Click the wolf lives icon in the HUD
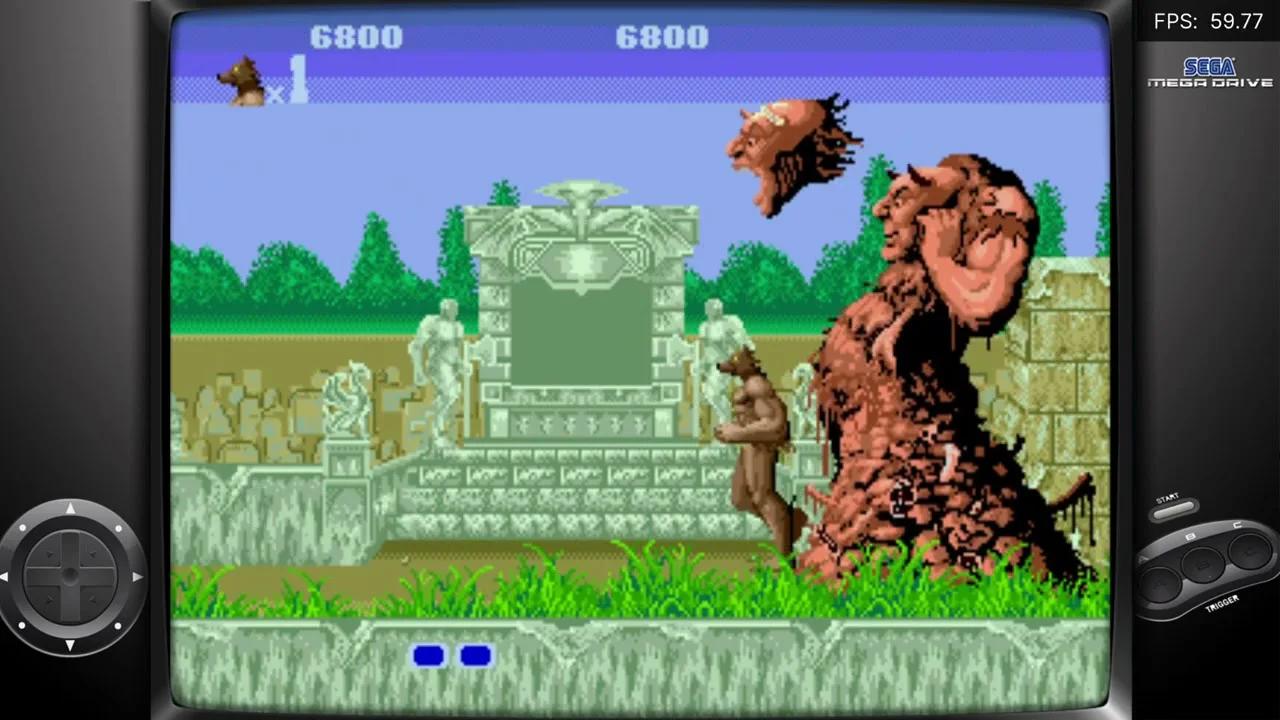1280x720 pixels. (x=243, y=80)
